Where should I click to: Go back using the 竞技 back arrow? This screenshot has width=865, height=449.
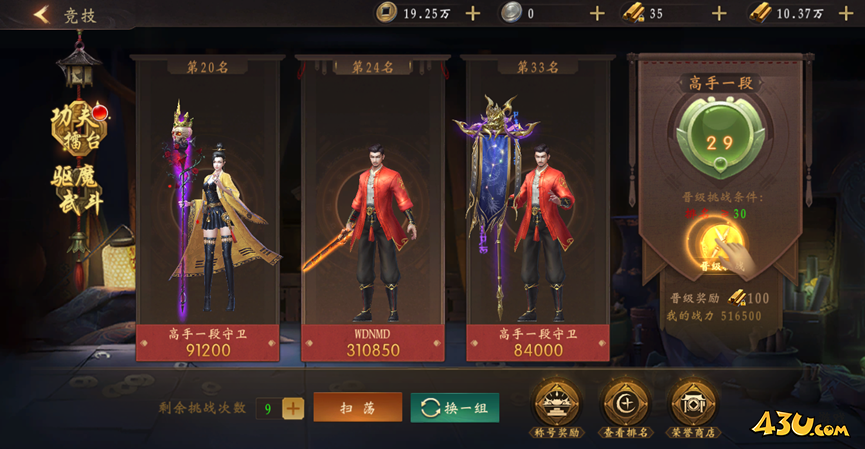[x=42, y=15]
